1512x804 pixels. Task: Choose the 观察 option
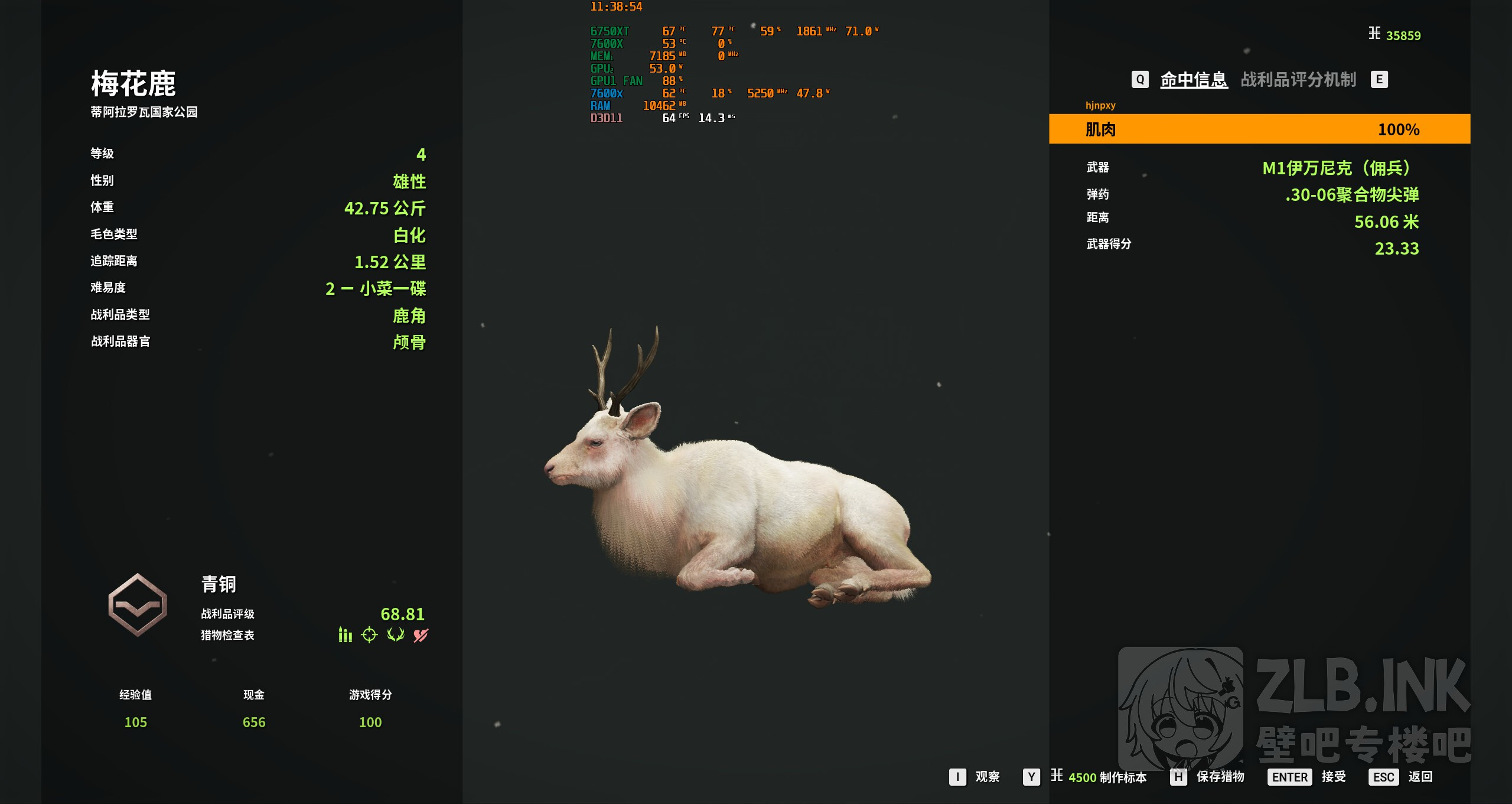975,777
